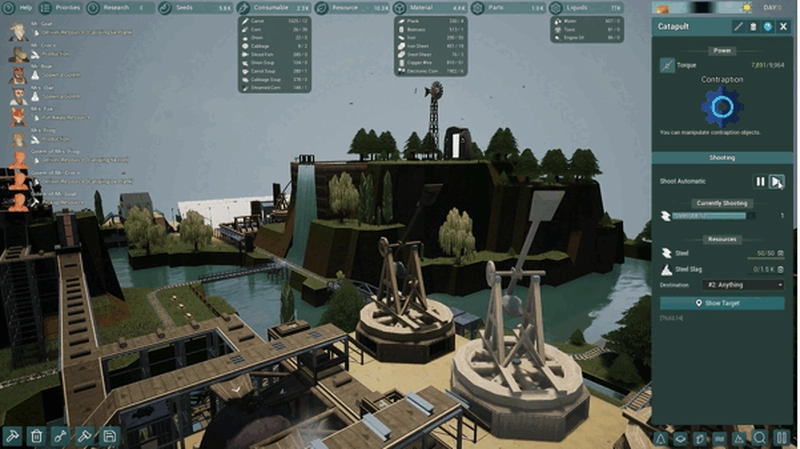
Task: Select Mr. Goat's portrait in the colonist list
Action: [x=18, y=32]
